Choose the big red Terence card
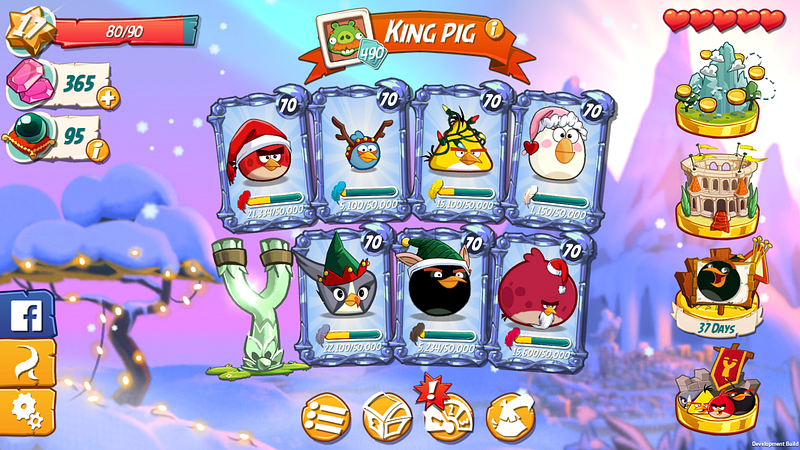Viewport: 800px width, 450px height. click(x=540, y=295)
